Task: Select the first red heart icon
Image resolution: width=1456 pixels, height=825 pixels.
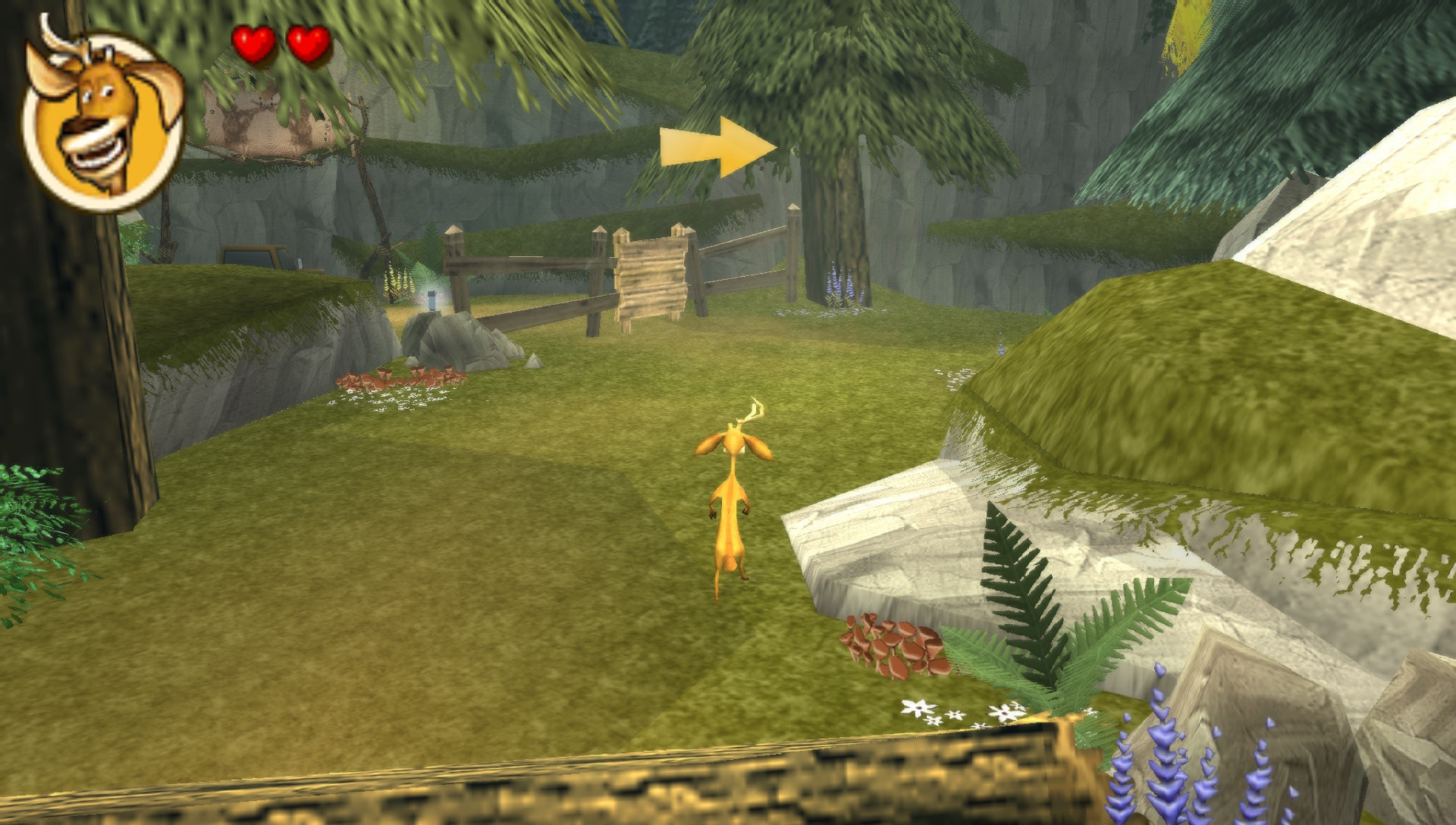Action: point(256,42)
